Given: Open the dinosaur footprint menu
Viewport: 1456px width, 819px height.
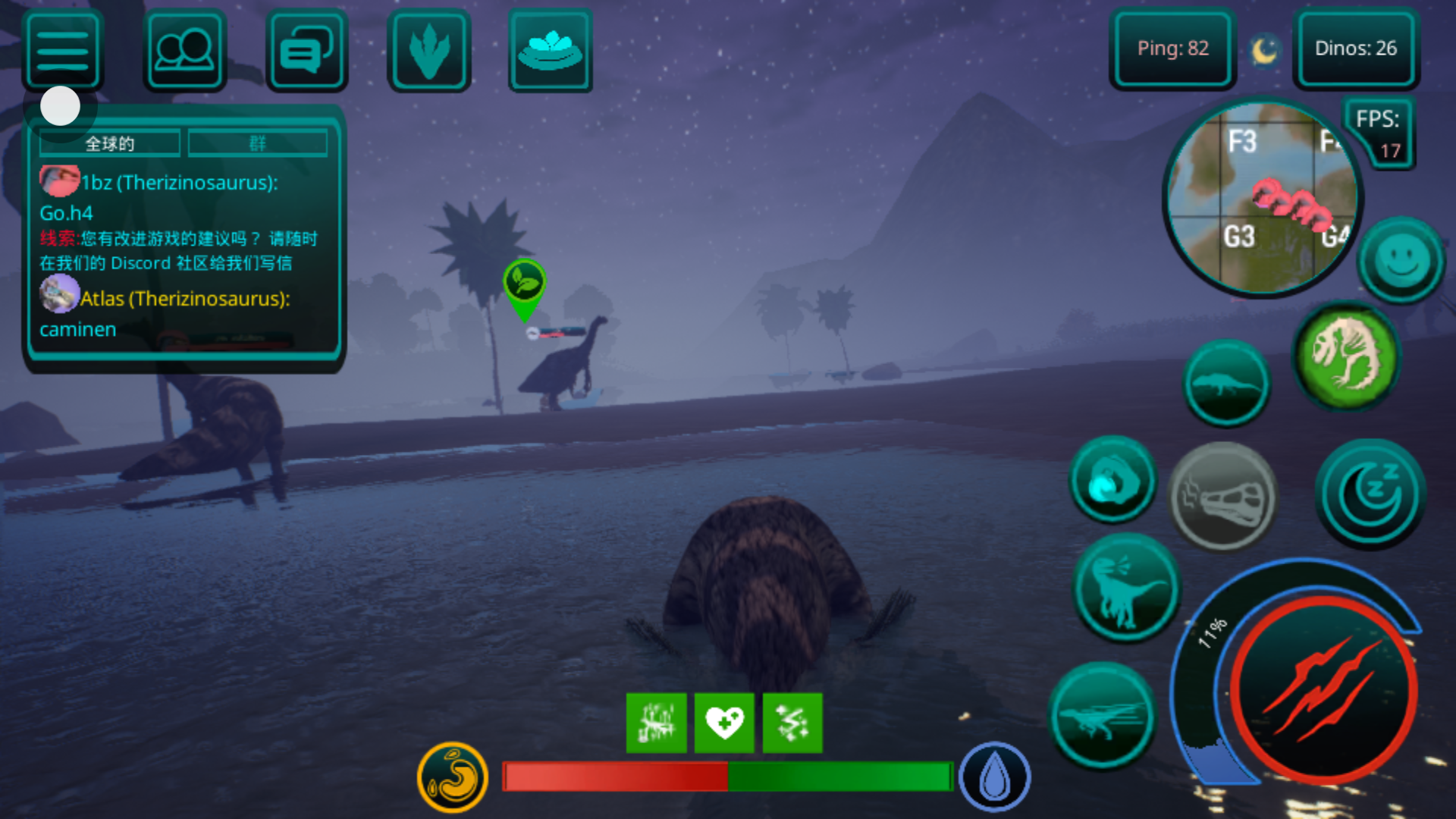Looking at the screenshot, I should pyautogui.click(x=428, y=51).
